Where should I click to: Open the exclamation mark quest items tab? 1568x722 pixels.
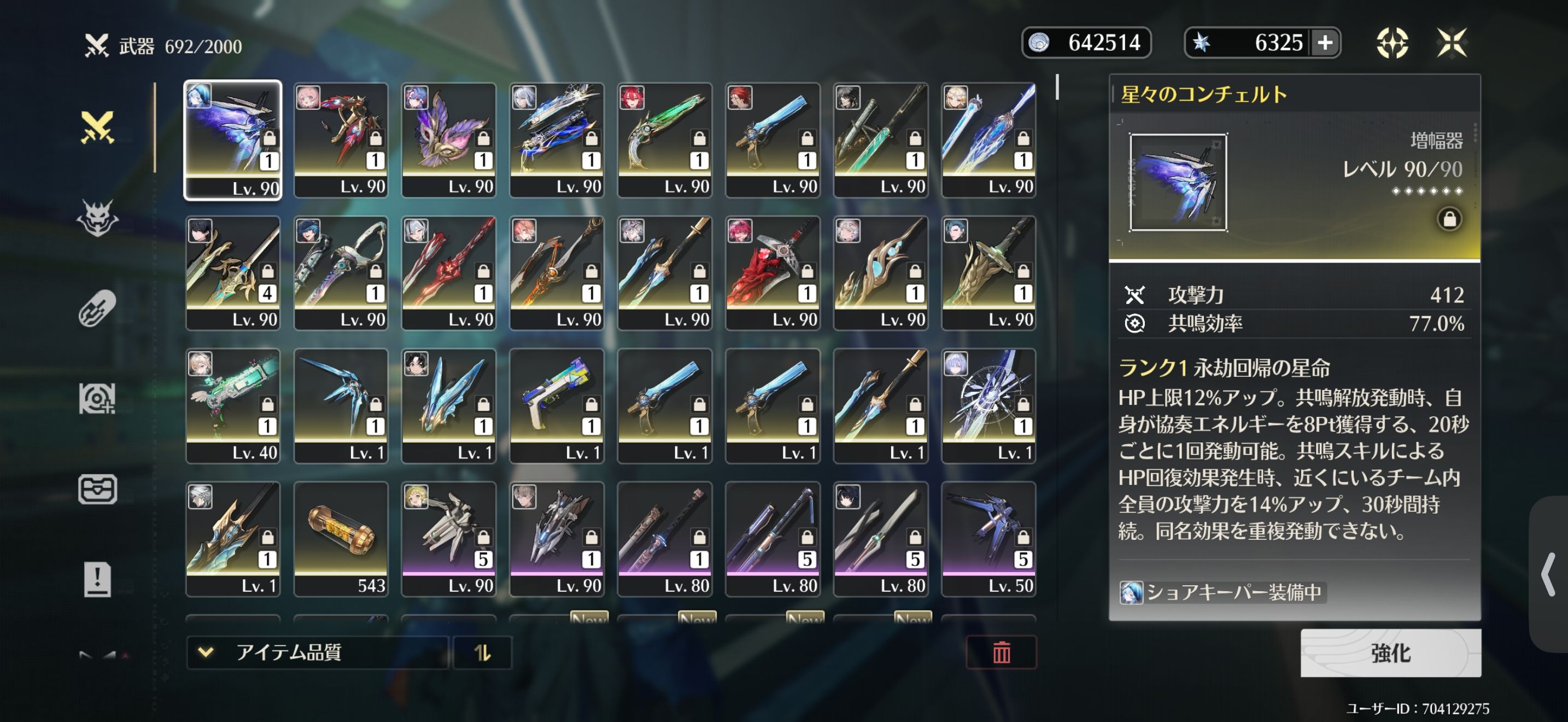tap(97, 579)
